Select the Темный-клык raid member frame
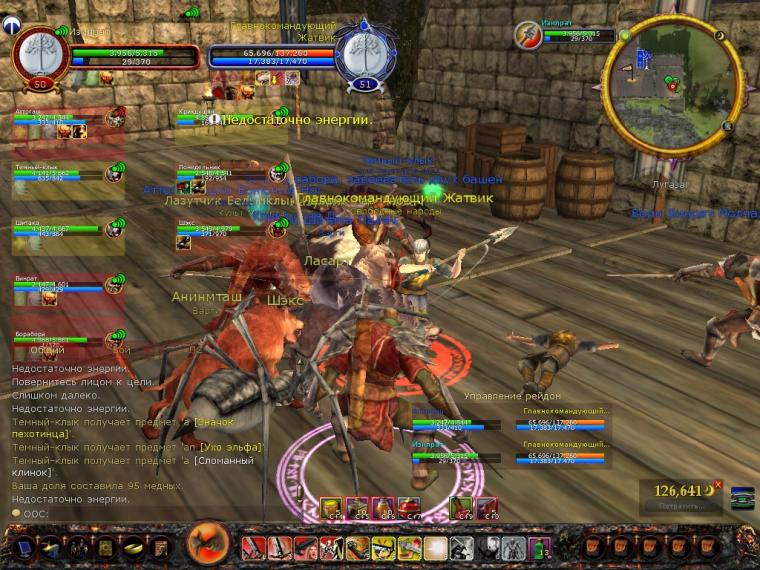760x570 pixels. pos(60,174)
